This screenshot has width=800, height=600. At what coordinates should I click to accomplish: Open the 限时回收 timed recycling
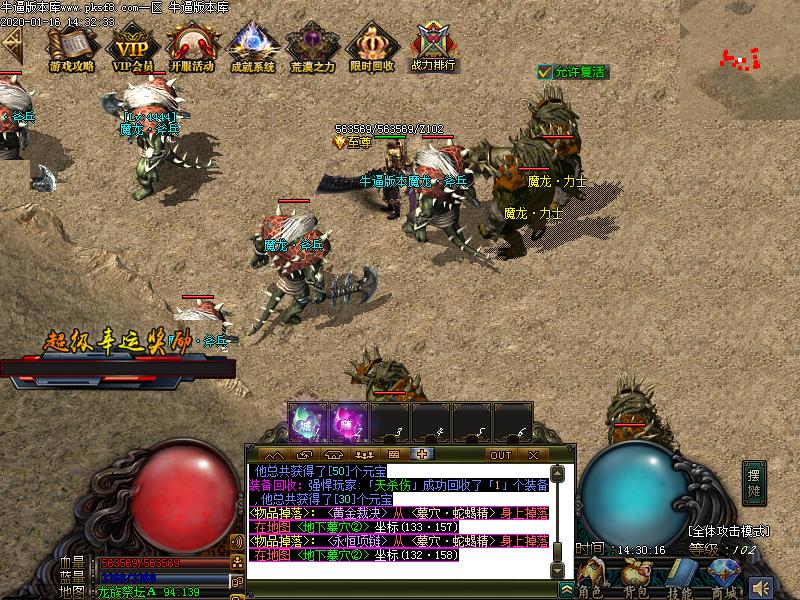click(372, 47)
